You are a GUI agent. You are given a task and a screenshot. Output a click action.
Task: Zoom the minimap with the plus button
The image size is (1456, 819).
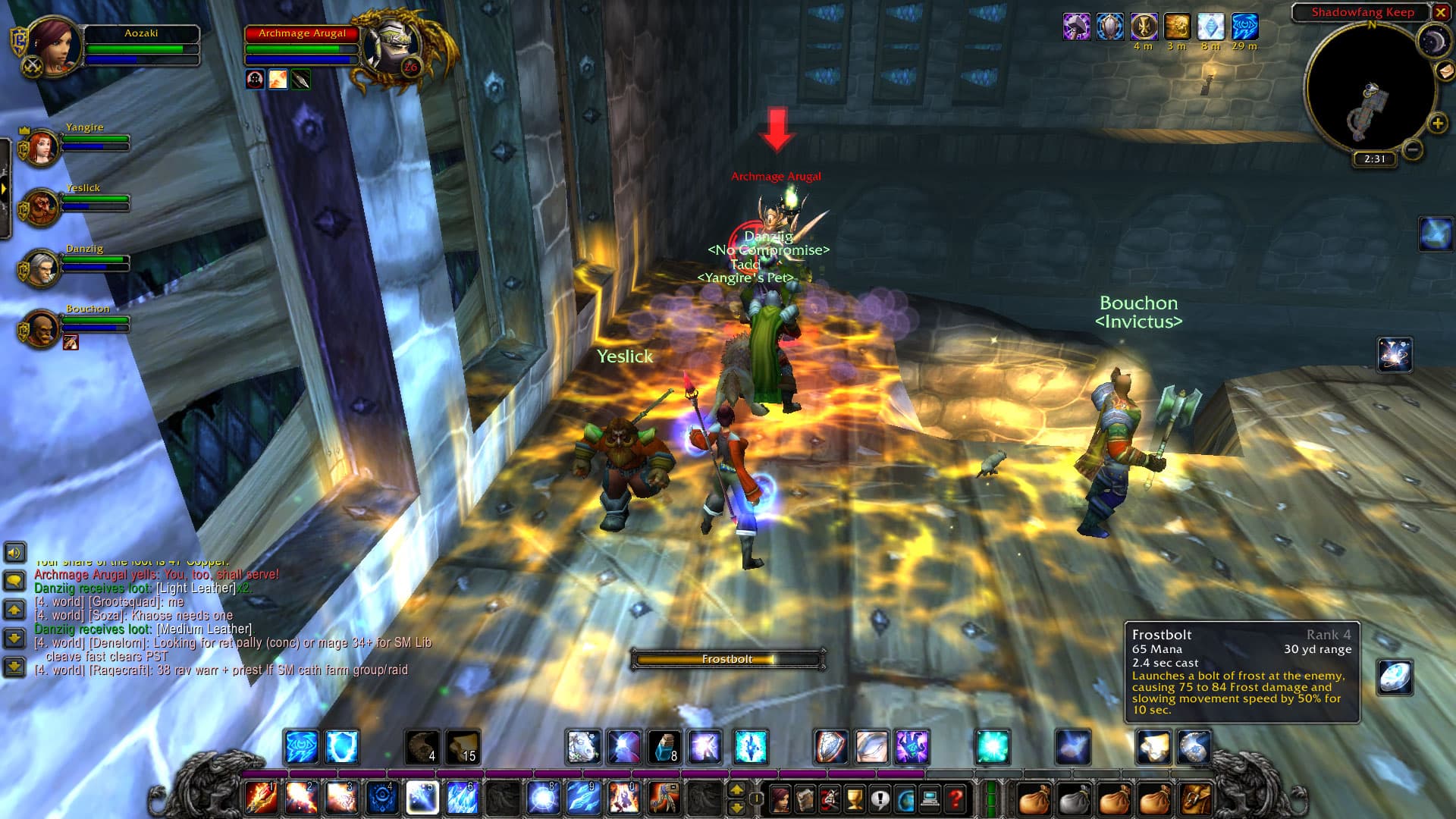coord(1437,122)
